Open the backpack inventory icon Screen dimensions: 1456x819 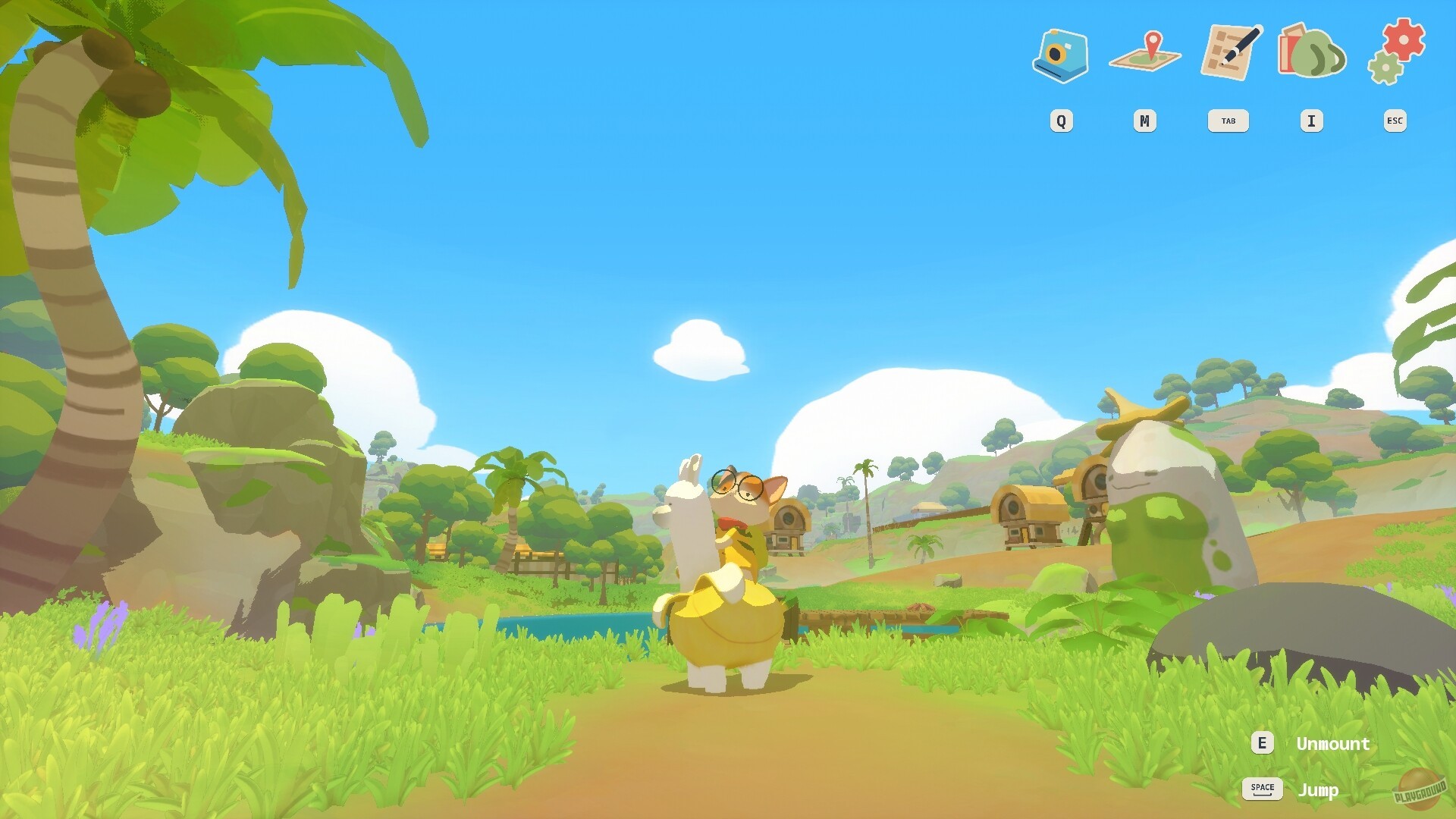click(x=1312, y=55)
